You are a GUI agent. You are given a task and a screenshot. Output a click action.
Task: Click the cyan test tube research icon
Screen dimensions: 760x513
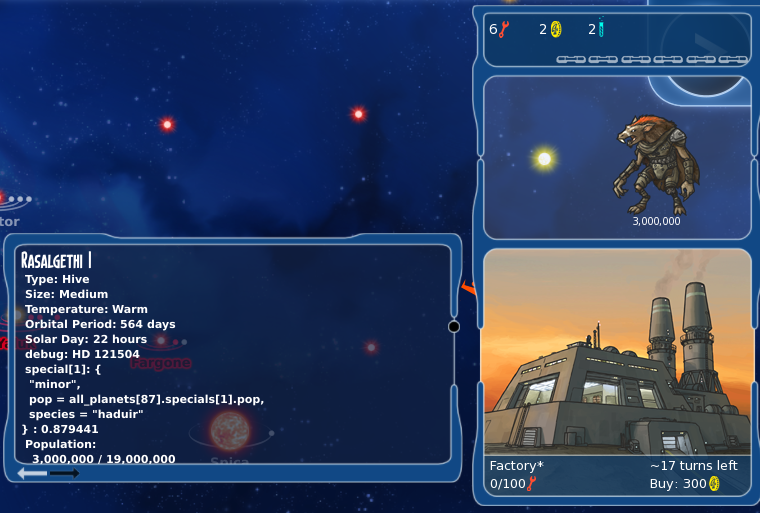(x=601, y=29)
